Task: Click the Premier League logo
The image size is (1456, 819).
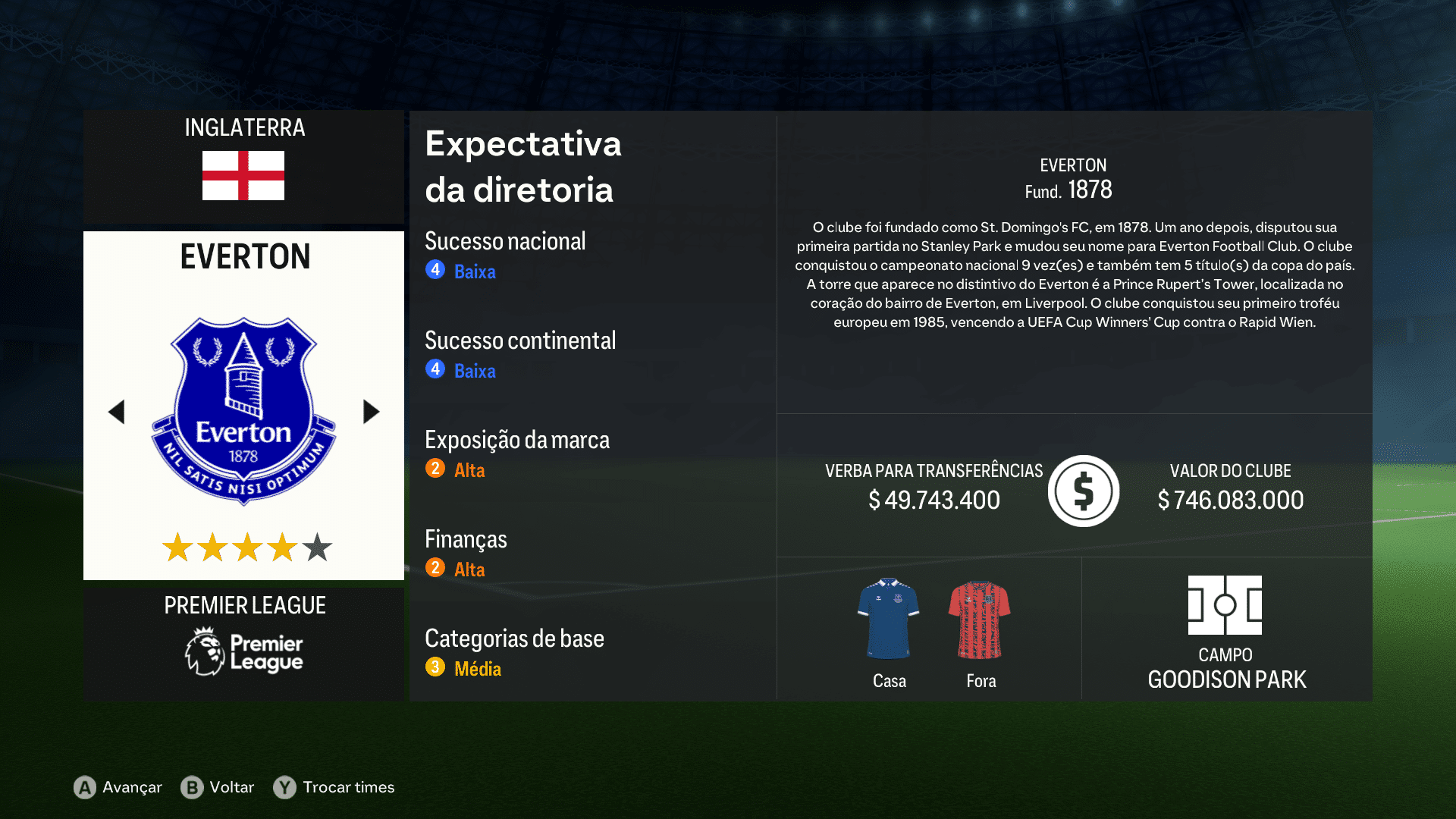Action: coord(243,651)
